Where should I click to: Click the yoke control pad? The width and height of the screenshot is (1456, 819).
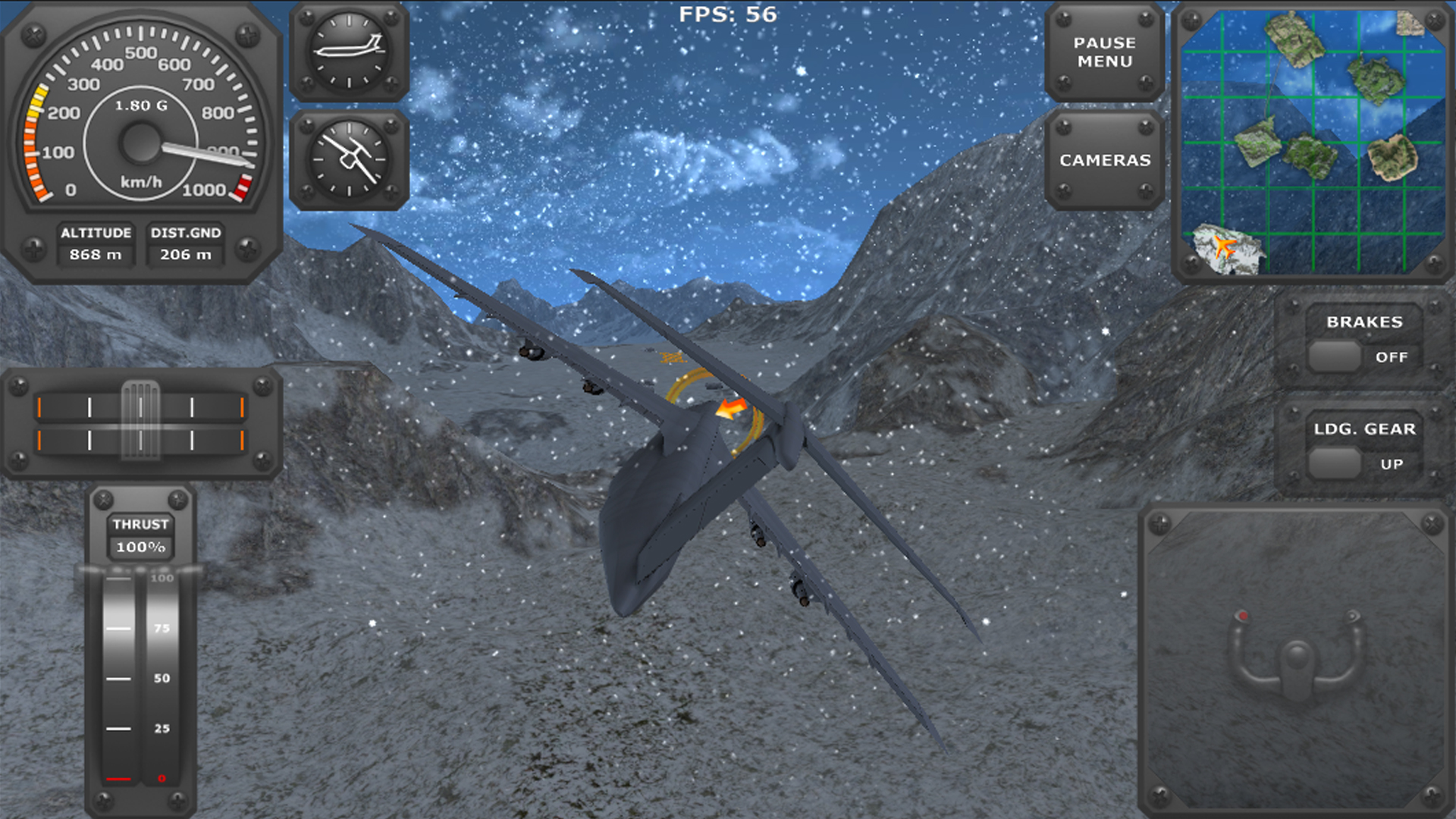(1298, 660)
